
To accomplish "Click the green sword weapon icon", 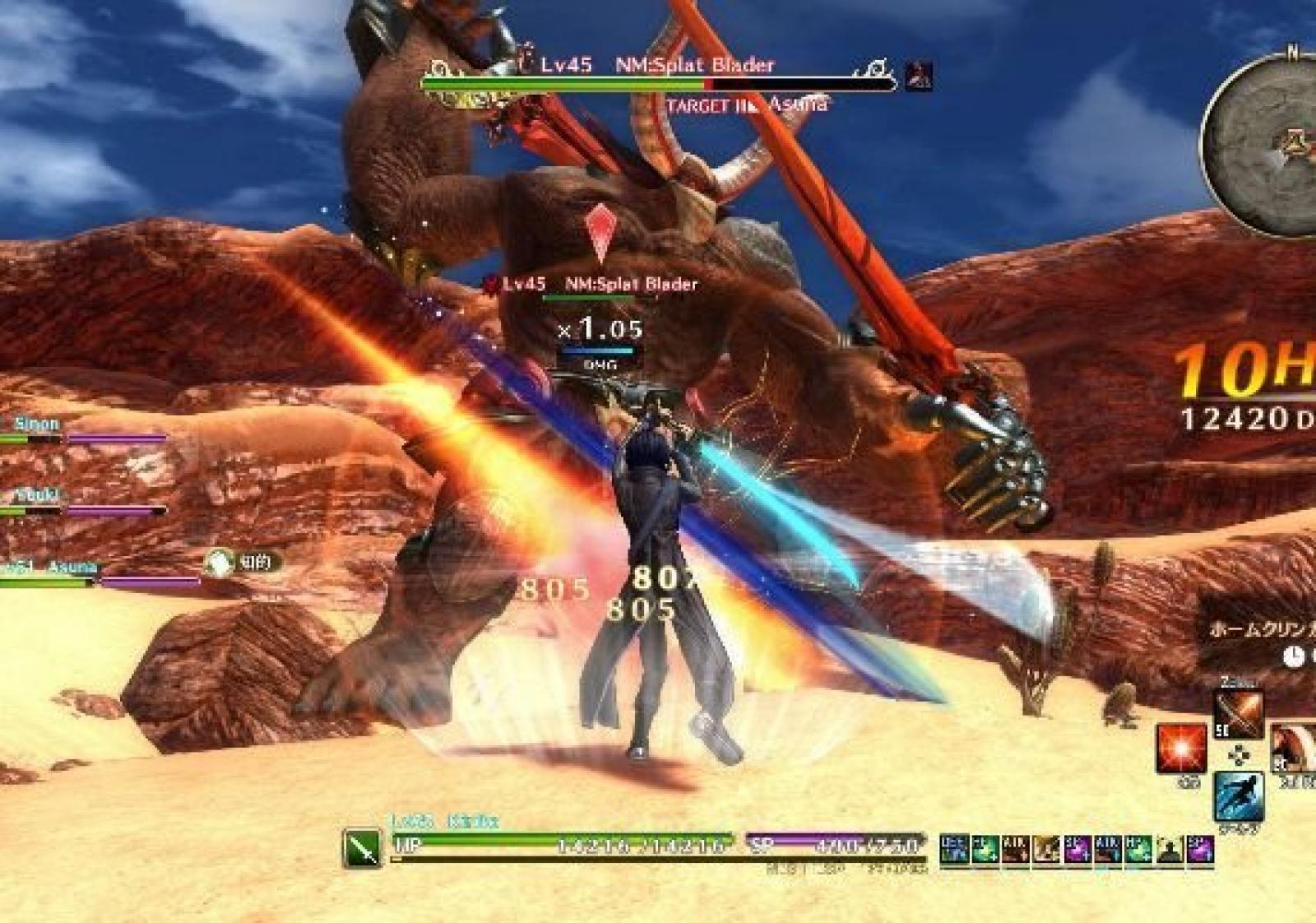I will click(x=363, y=847).
